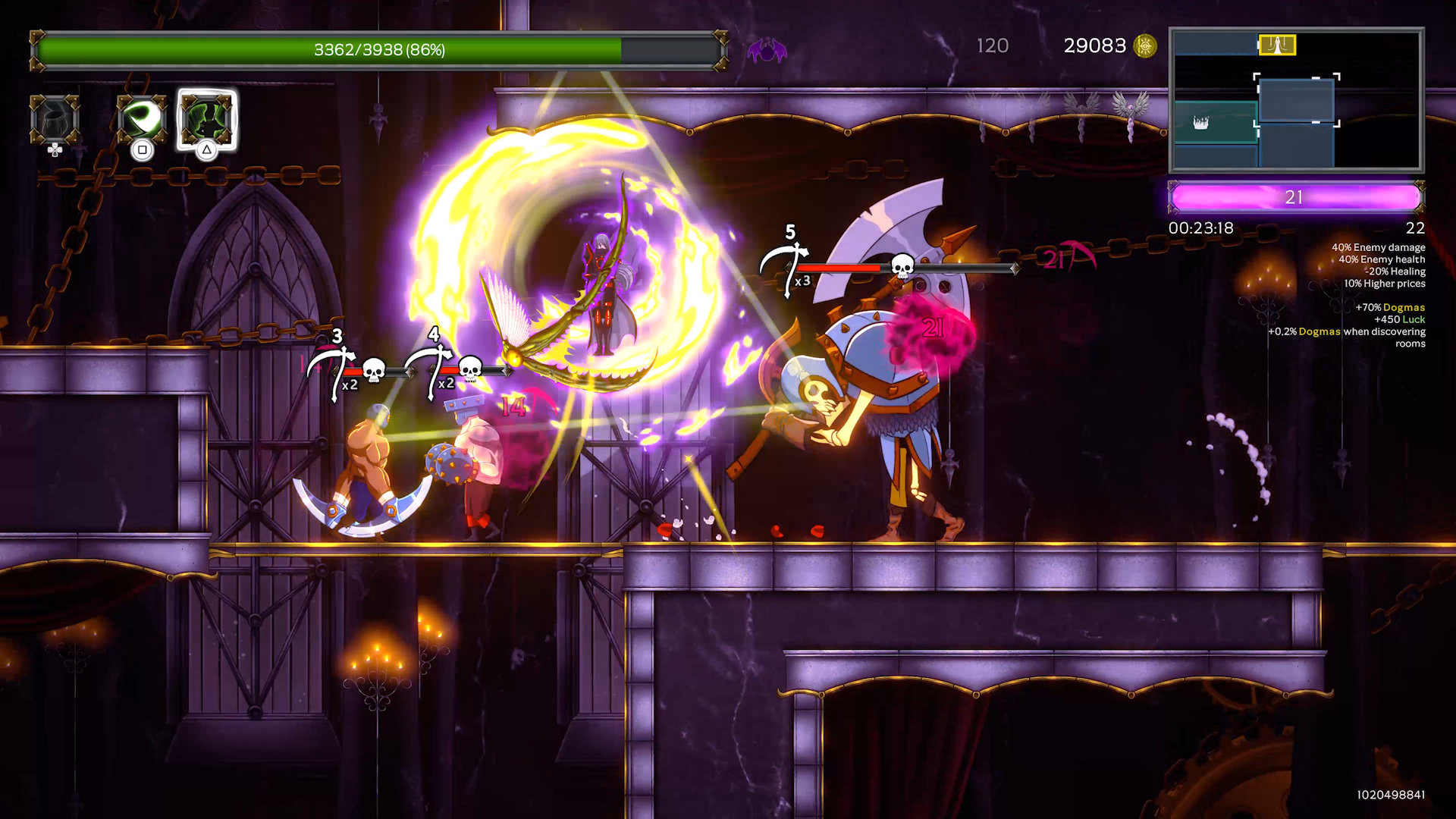Select the greyed-out cauldron item slot
Image resolution: width=1456 pixels, height=819 pixels.
pyautogui.click(x=55, y=120)
